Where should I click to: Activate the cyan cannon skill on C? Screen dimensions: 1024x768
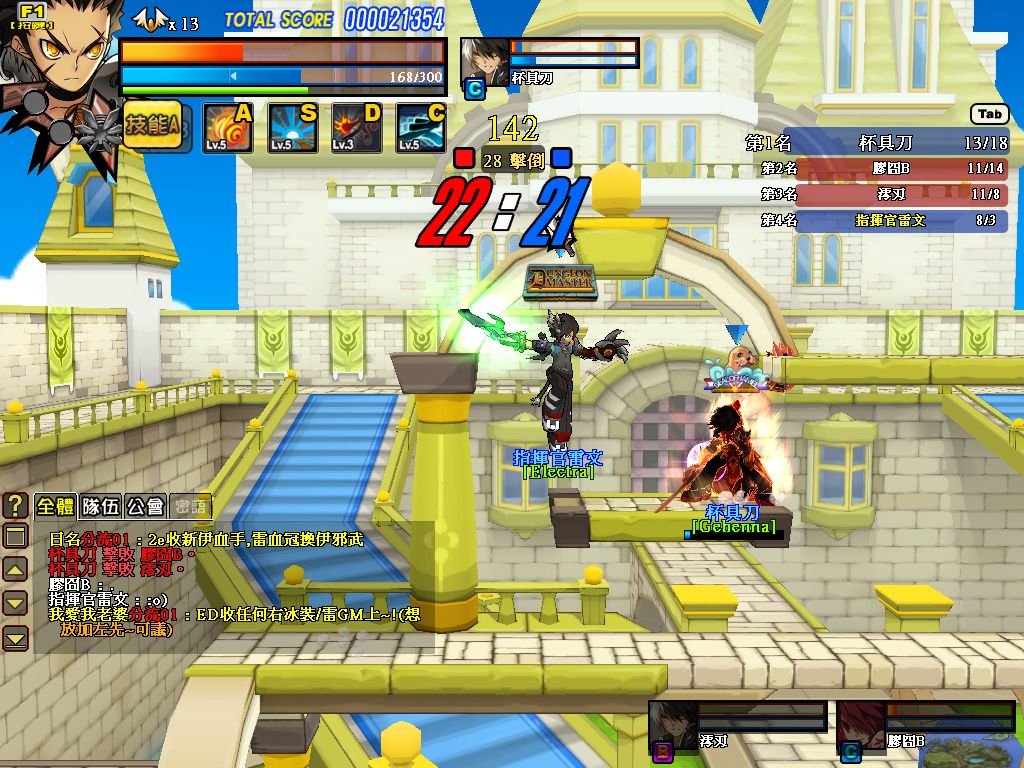[421, 128]
